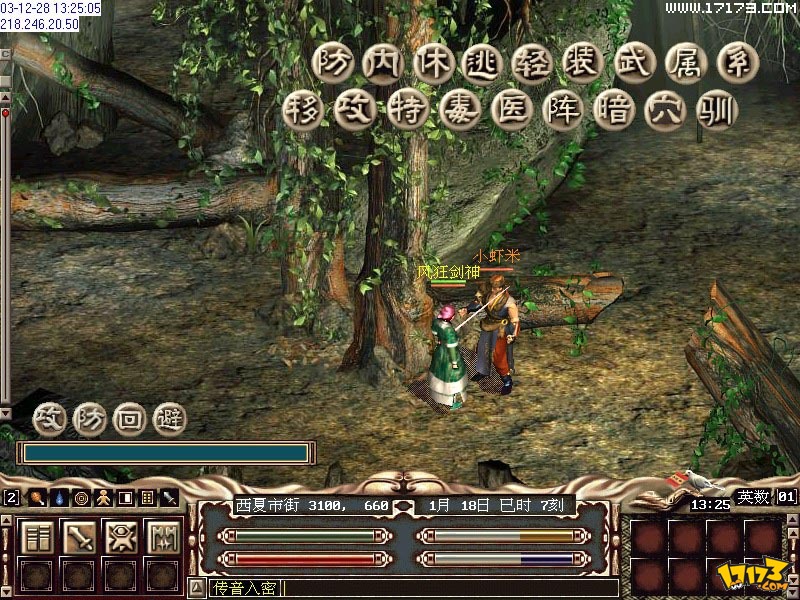Choose the 医 (medicine) round button
Viewport: 800px width, 600px height.
(510, 108)
